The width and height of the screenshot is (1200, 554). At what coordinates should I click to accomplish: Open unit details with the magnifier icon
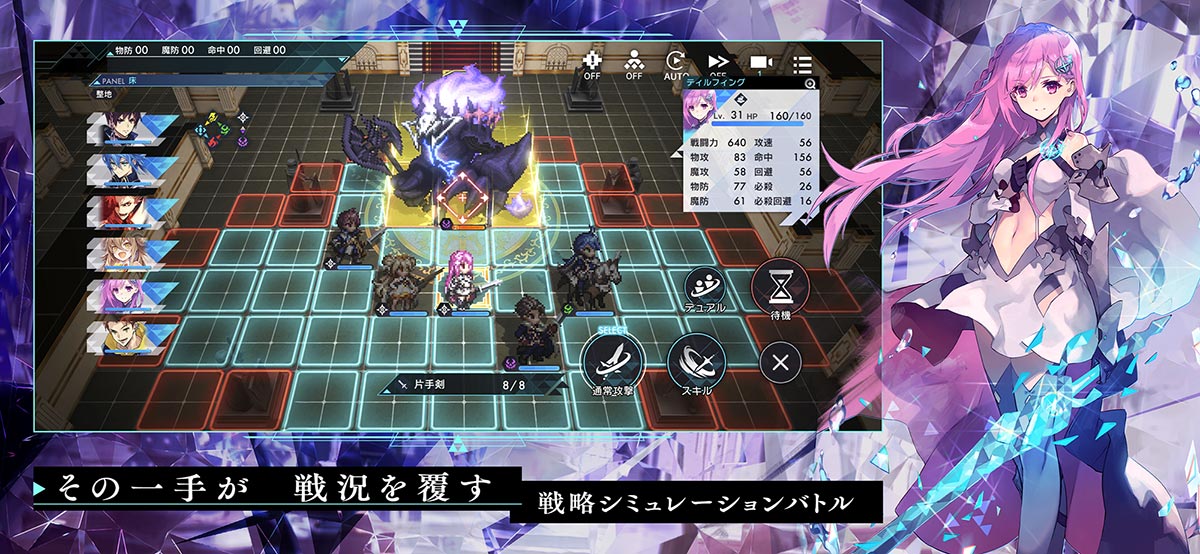click(x=810, y=84)
